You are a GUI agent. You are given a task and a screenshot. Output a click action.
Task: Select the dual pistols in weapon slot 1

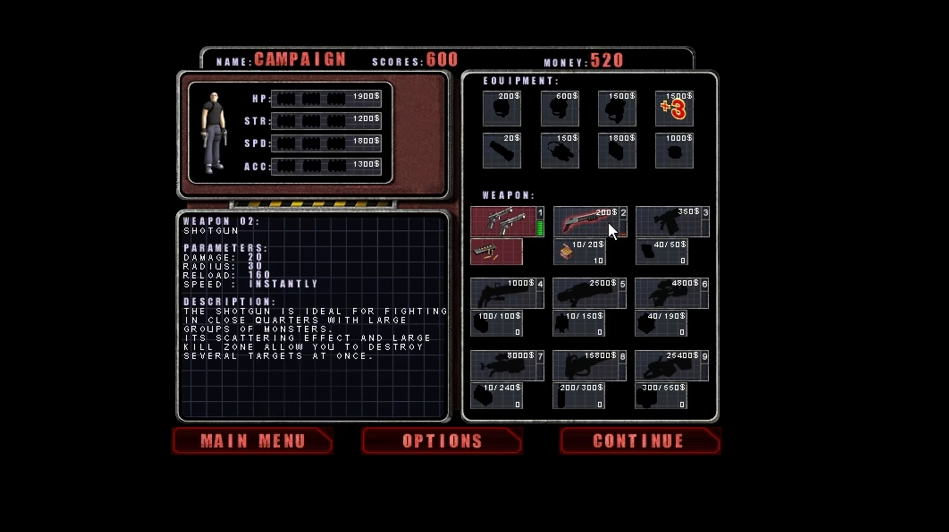tap(506, 221)
